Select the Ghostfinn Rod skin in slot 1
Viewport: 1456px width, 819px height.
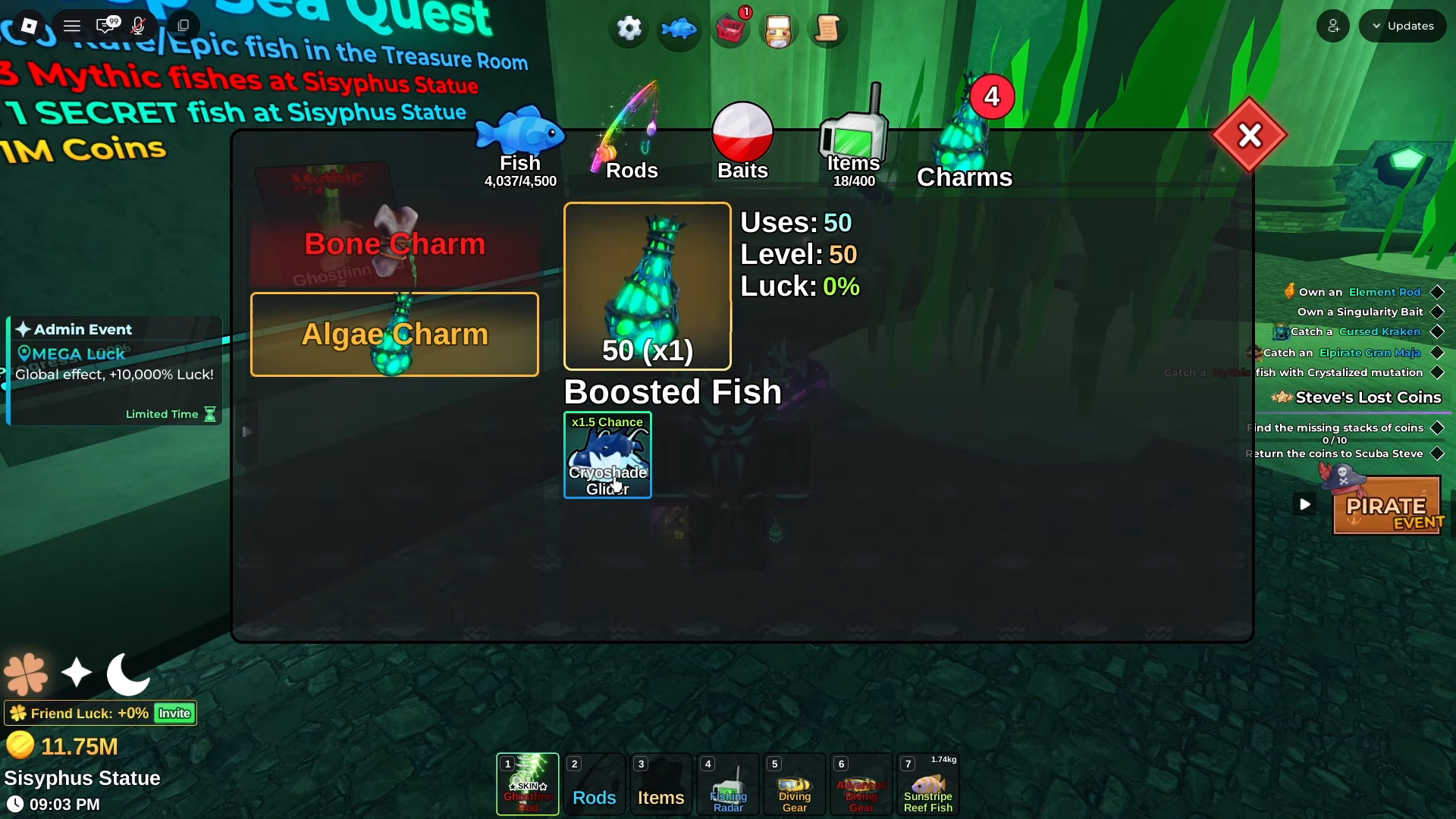coord(527,785)
